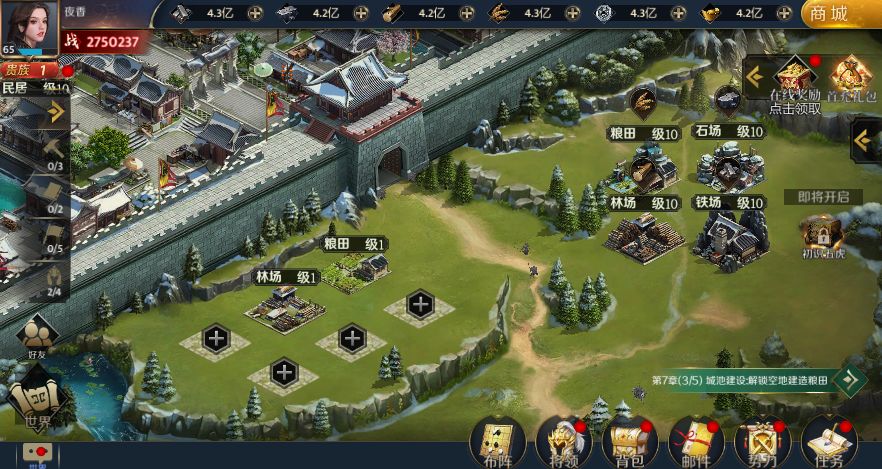Open the 贵族 noble rank badge
This screenshot has height=469, width=882.
30,70
